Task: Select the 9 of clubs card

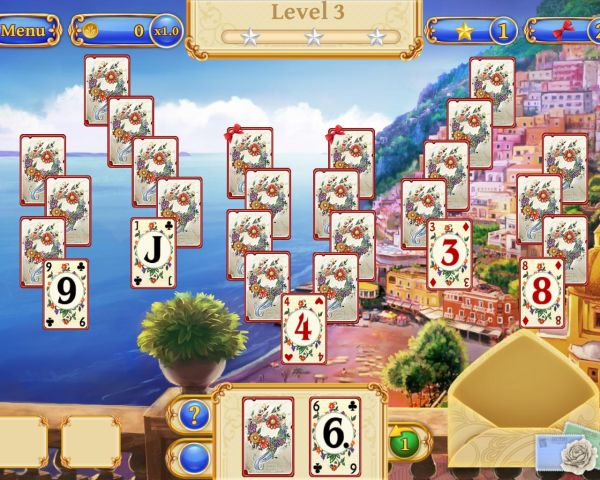Action: pyautogui.click(x=65, y=294)
